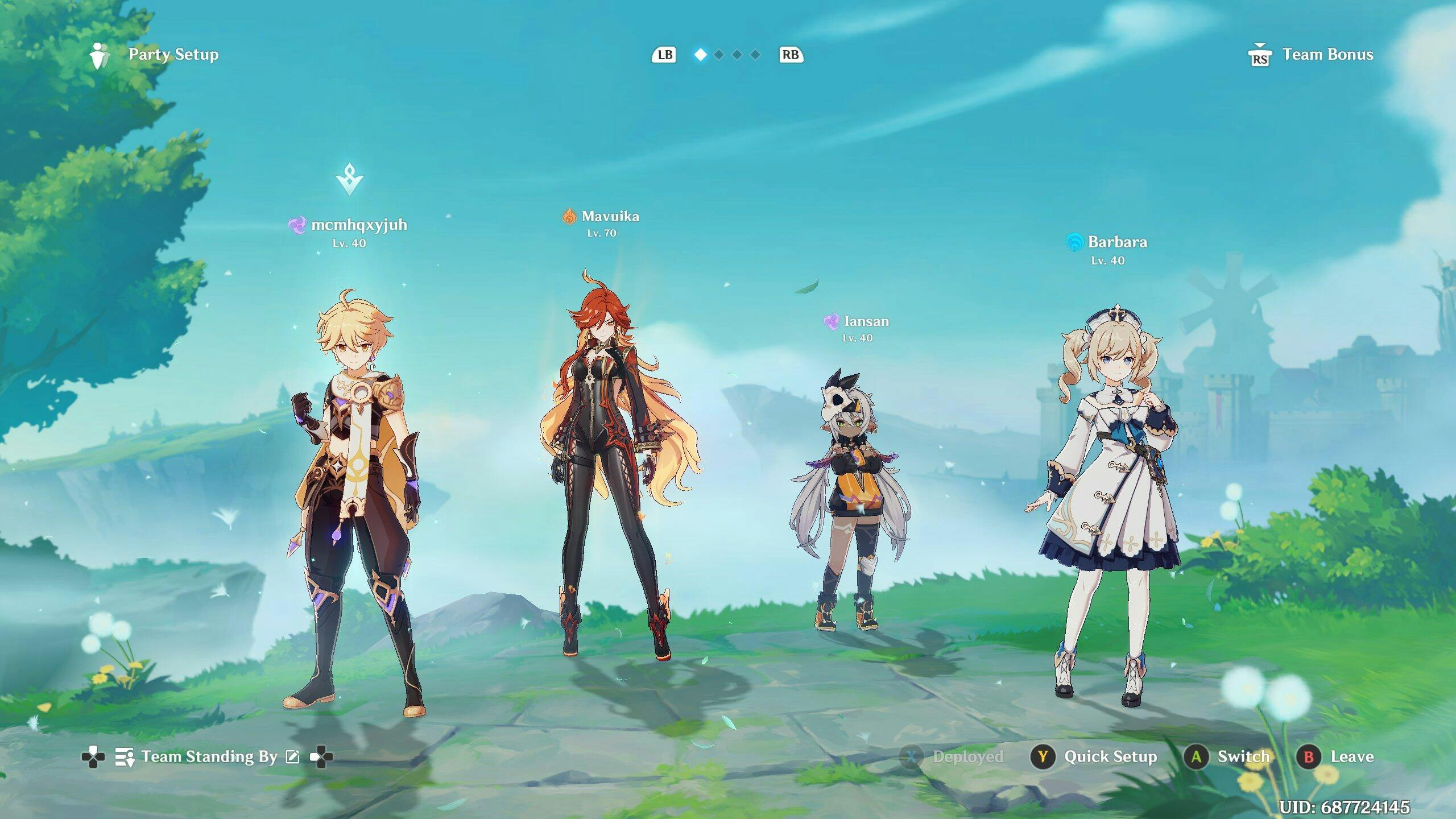The width and height of the screenshot is (1456, 819).
Task: Select Iansan's party slot
Action: click(x=850, y=500)
